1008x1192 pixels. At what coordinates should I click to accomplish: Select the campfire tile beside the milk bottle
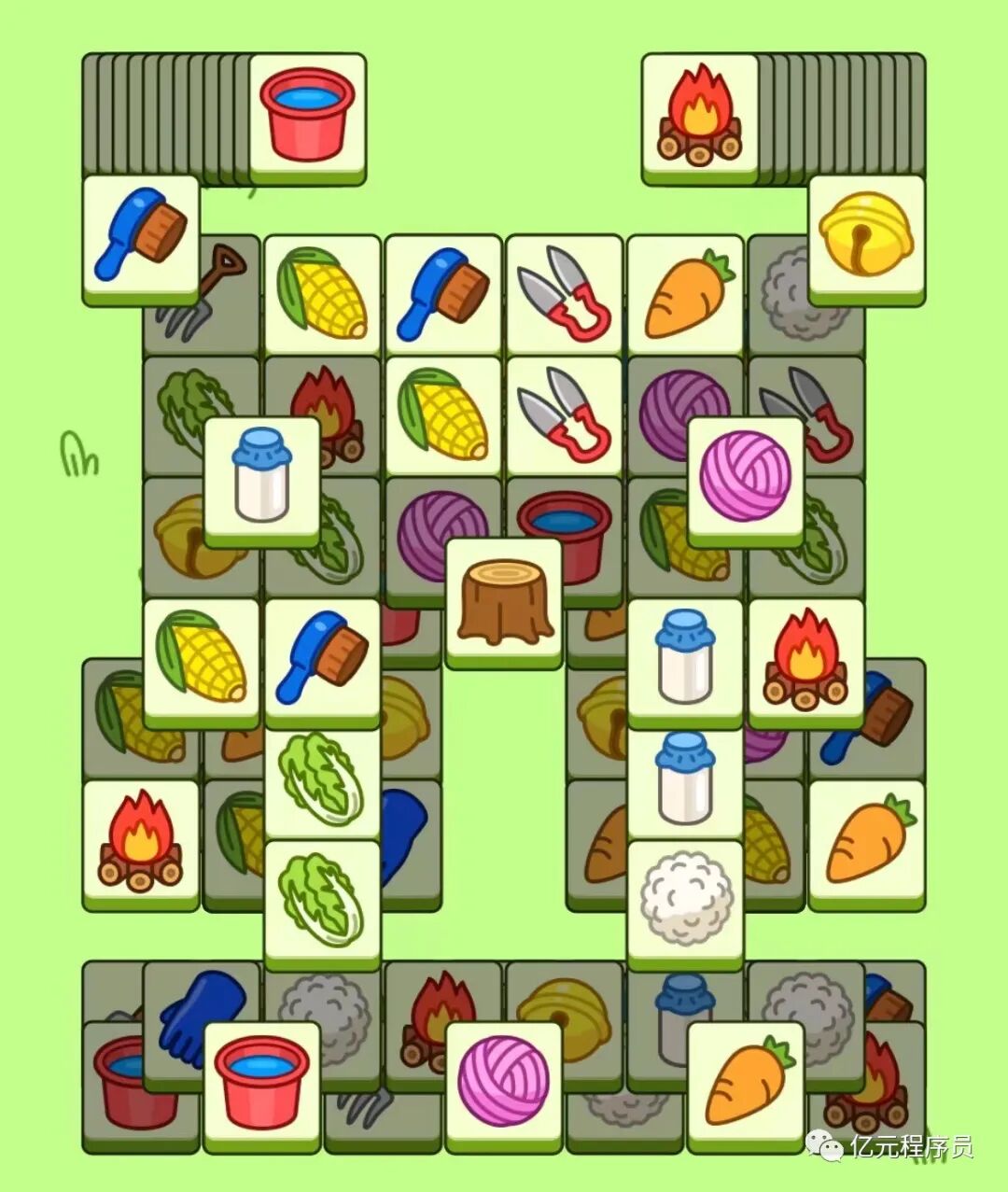(x=805, y=659)
